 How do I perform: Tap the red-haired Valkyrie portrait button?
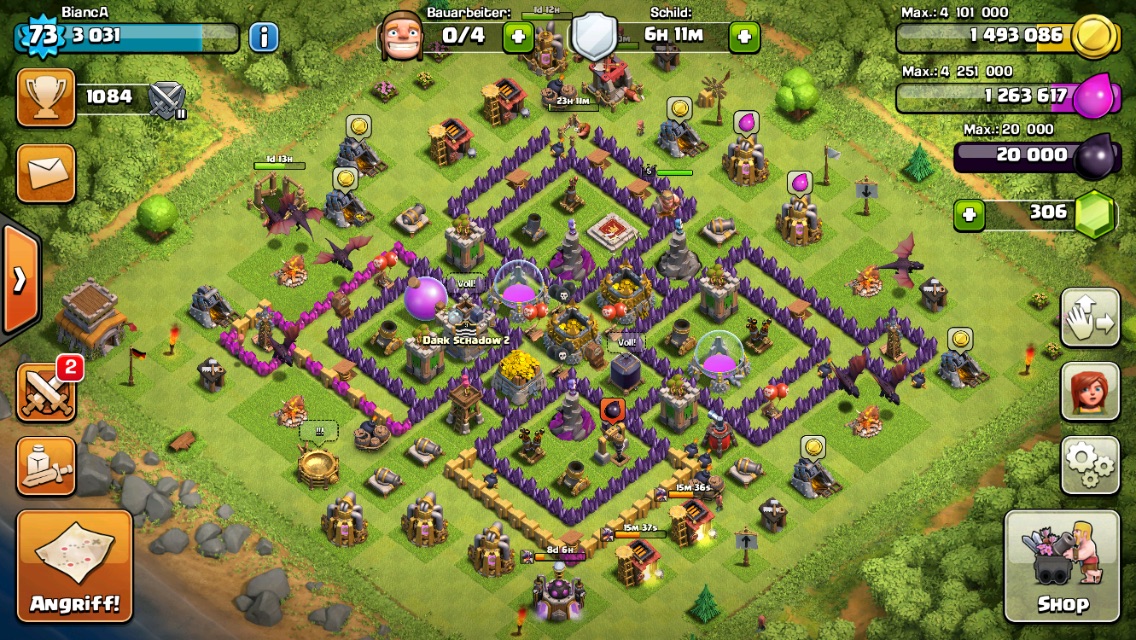pos(1089,391)
